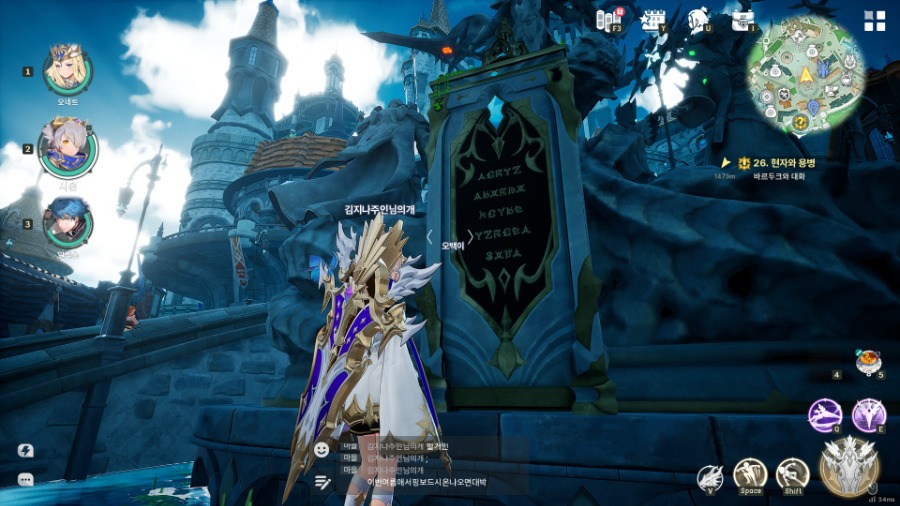Open the emoji smiley chat button

click(322, 450)
